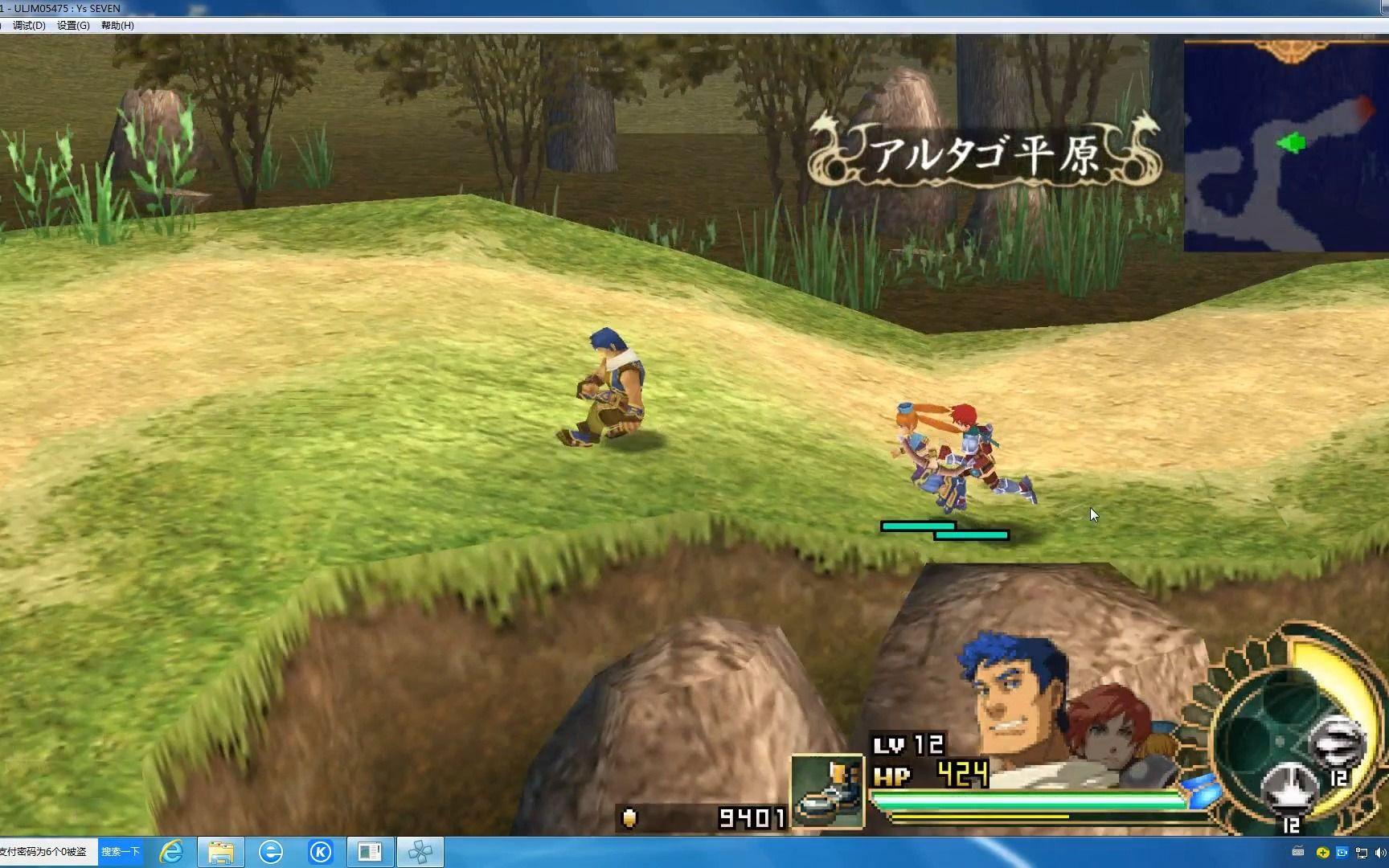The width and height of the screenshot is (1389, 868).
Task: Click the show desktop taskbar corner
Action: tap(1387, 852)
